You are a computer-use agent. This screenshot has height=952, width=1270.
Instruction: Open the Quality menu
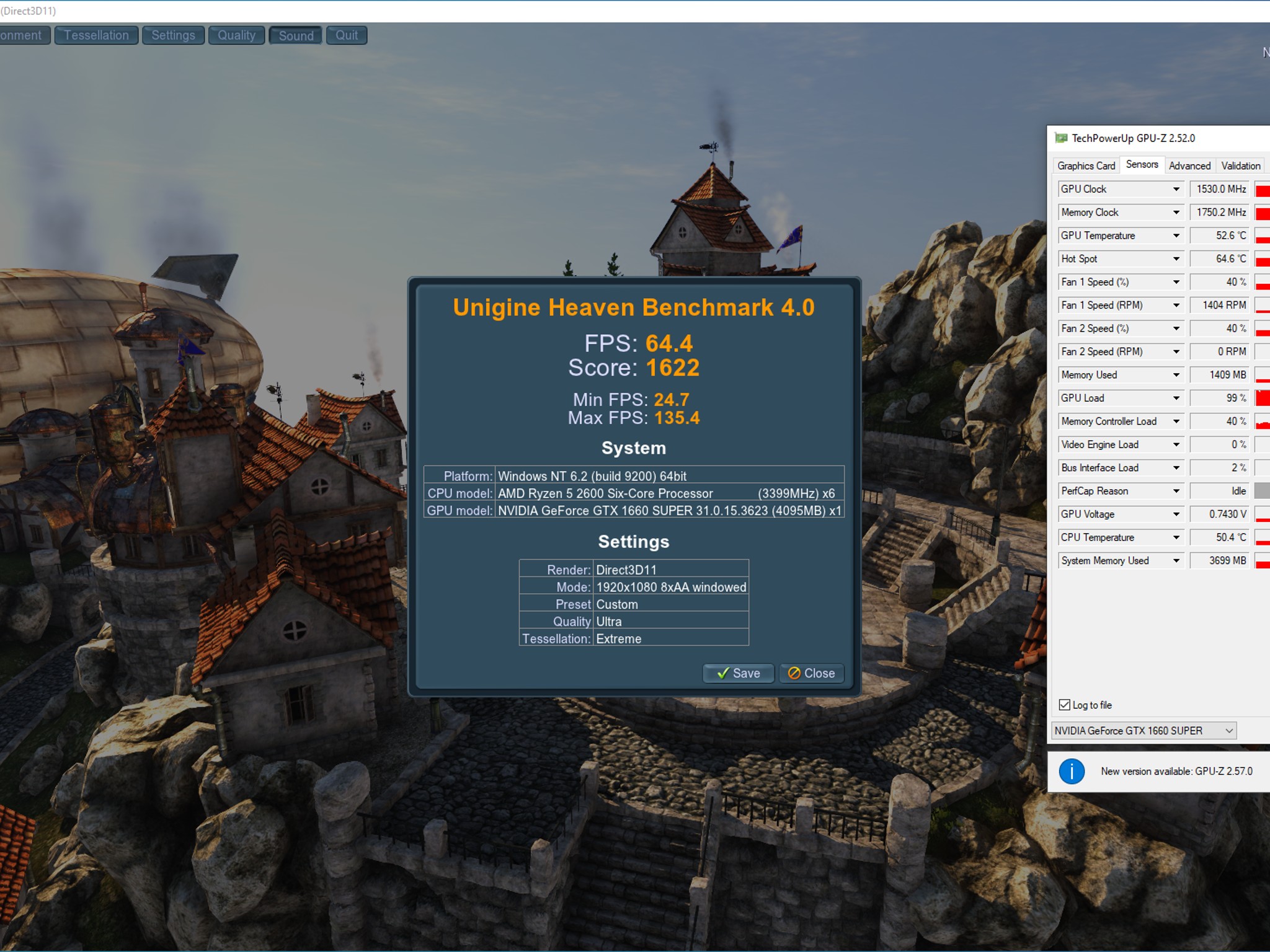click(236, 35)
